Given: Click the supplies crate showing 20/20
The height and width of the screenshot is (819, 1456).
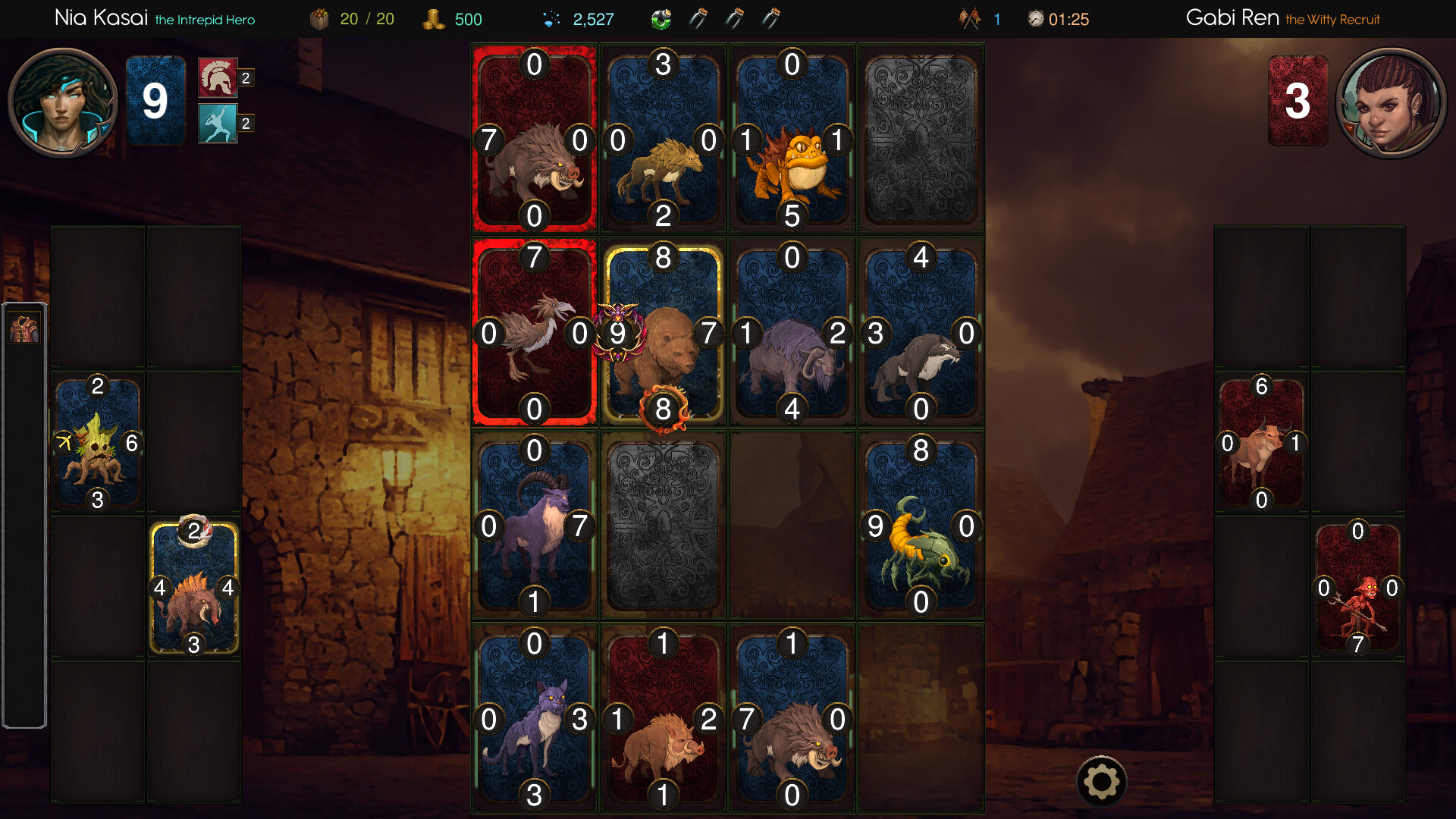Looking at the screenshot, I should (x=322, y=19).
